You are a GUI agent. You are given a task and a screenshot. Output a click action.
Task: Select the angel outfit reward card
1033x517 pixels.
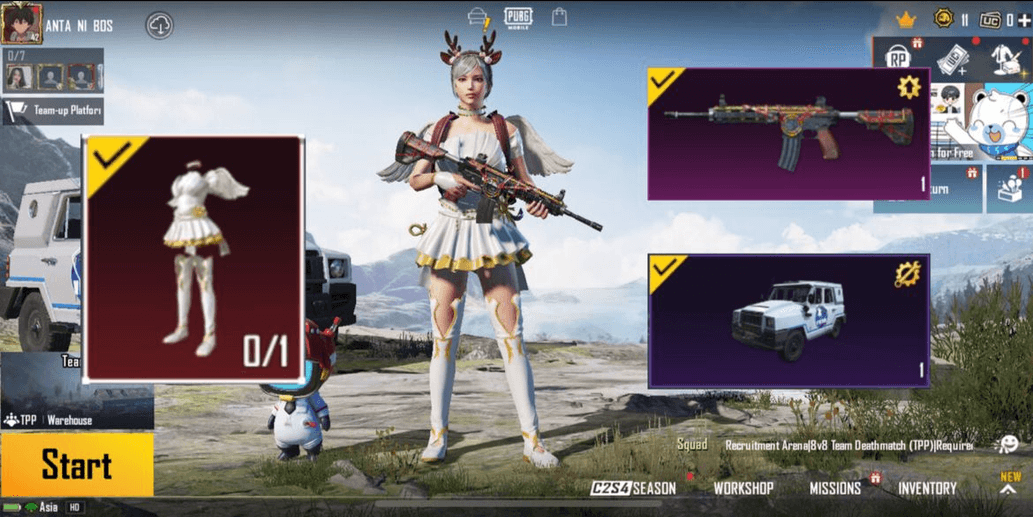(193, 258)
